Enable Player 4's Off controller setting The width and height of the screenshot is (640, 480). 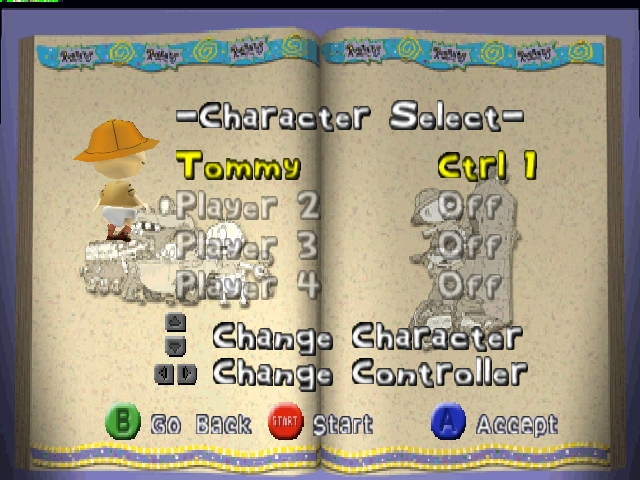[469, 284]
